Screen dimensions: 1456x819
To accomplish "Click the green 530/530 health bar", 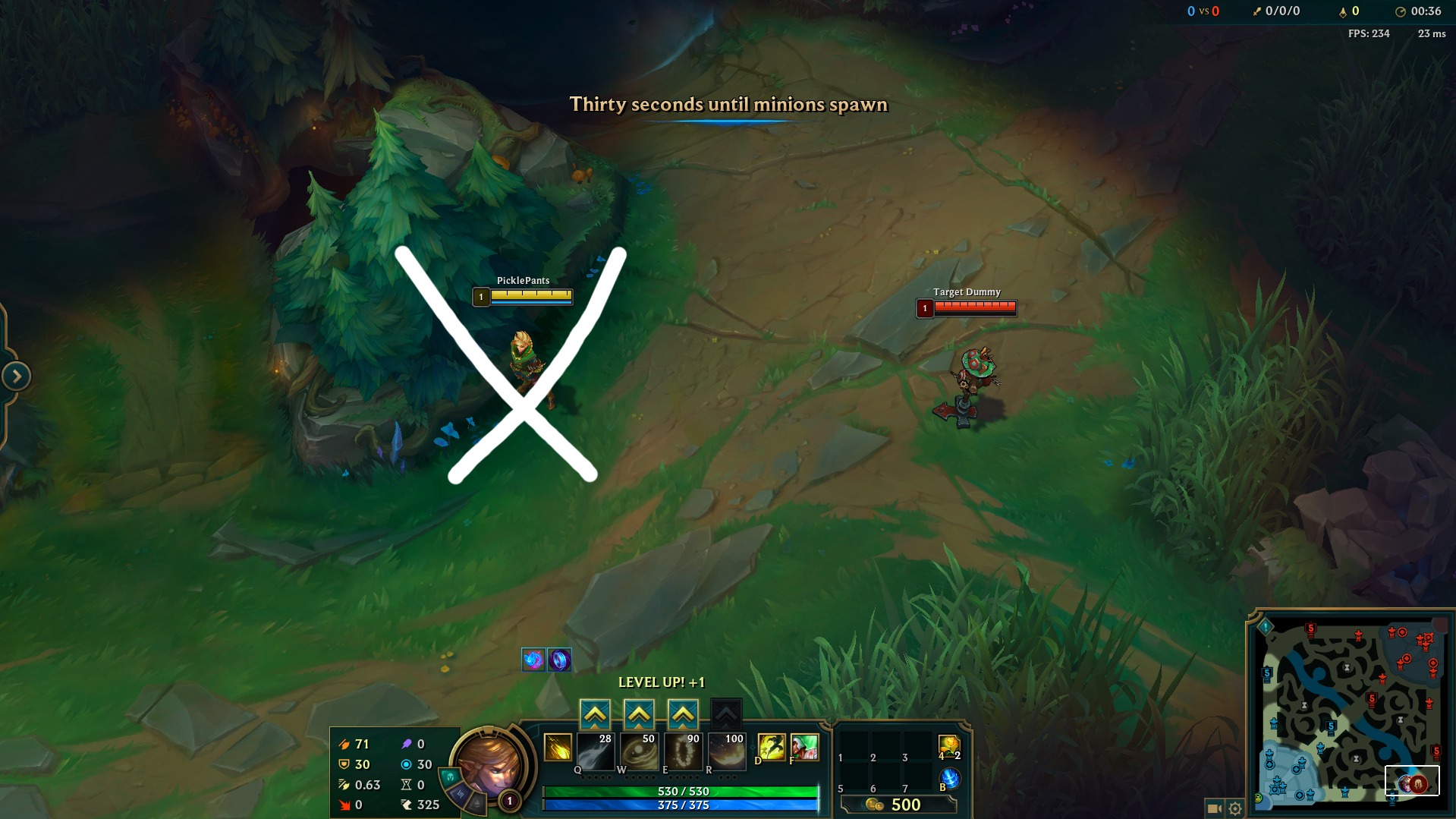I will click(681, 792).
